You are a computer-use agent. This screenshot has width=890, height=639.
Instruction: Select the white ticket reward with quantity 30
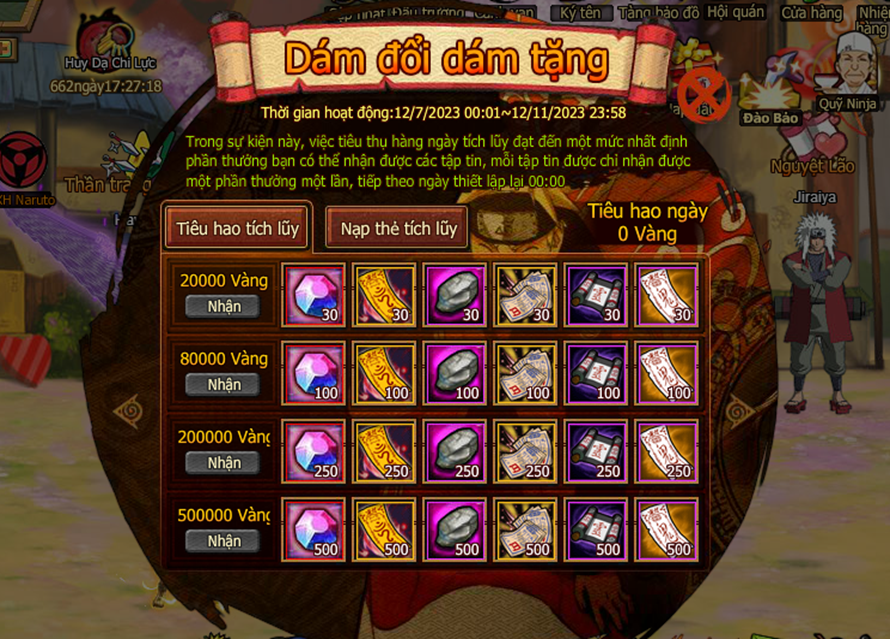pyautogui.click(x=667, y=295)
